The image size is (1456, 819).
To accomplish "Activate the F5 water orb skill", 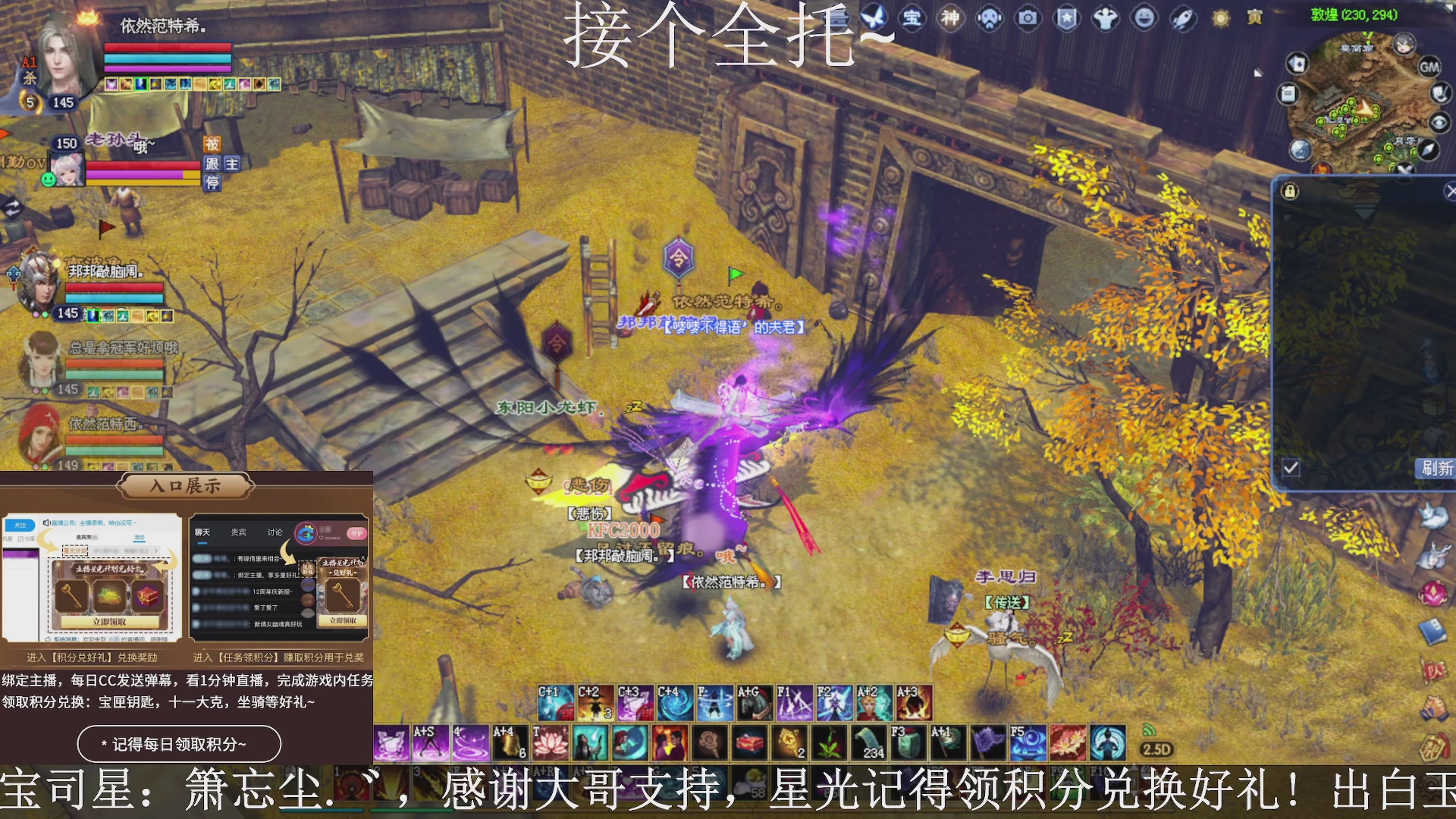I will (x=1028, y=742).
